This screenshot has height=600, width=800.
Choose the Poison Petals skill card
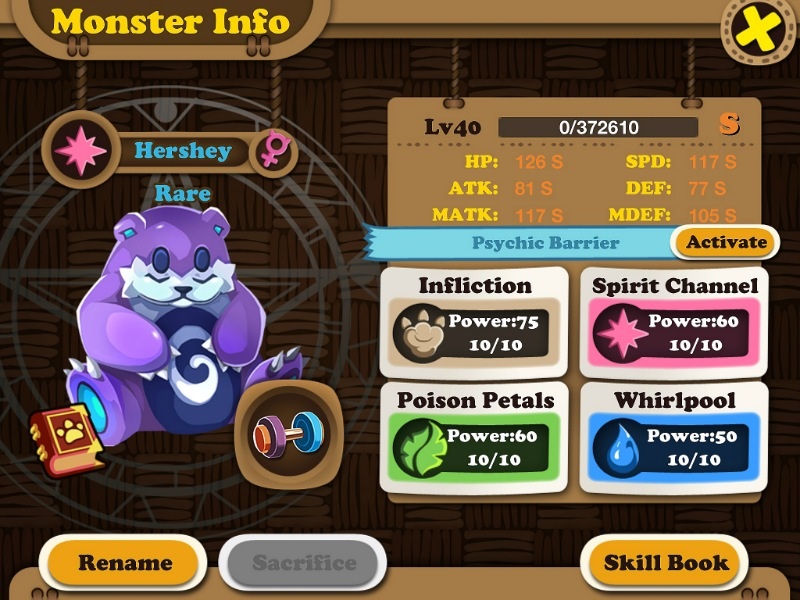click(x=475, y=436)
